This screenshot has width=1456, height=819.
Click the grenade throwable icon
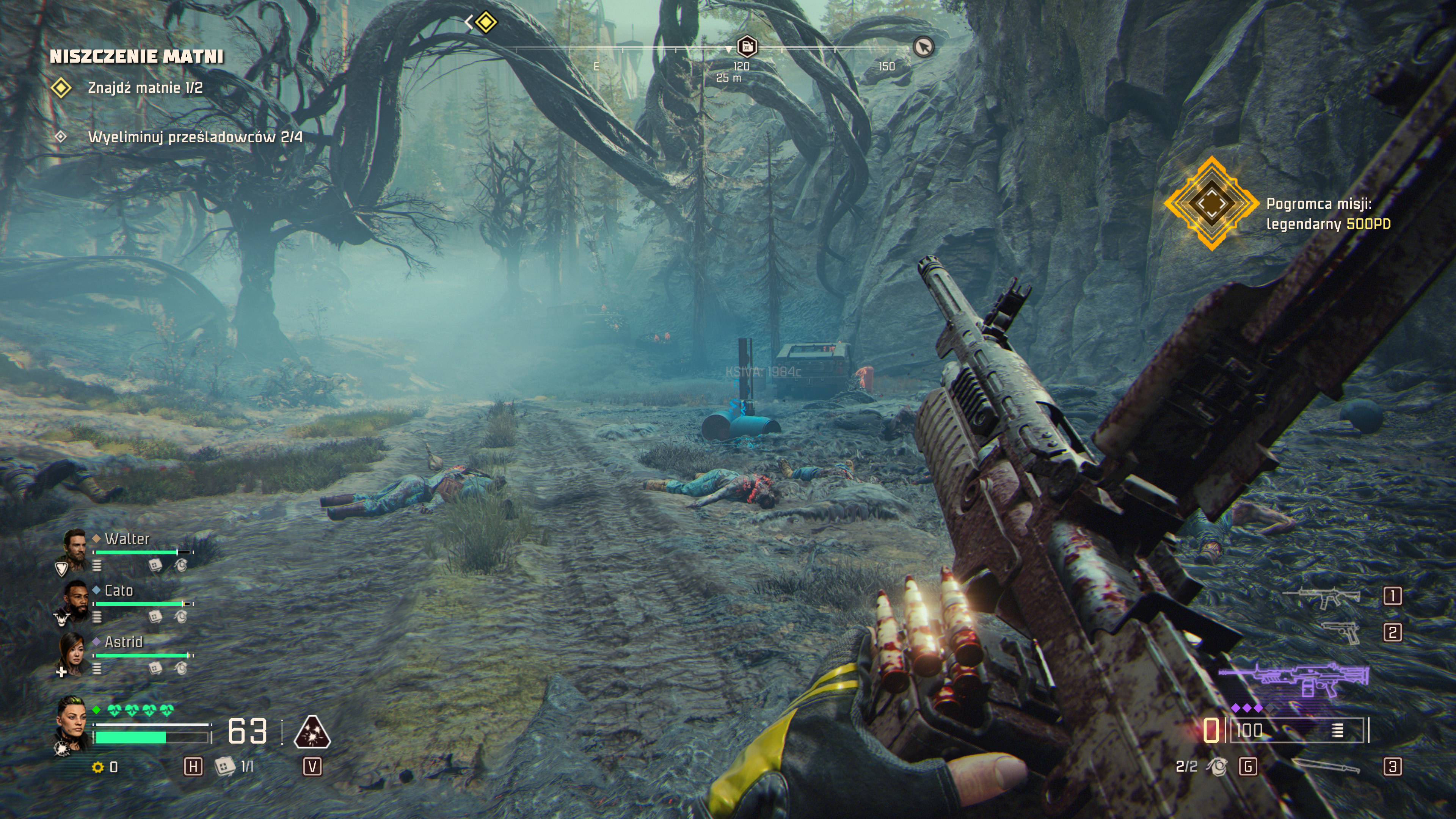pos(1216,766)
